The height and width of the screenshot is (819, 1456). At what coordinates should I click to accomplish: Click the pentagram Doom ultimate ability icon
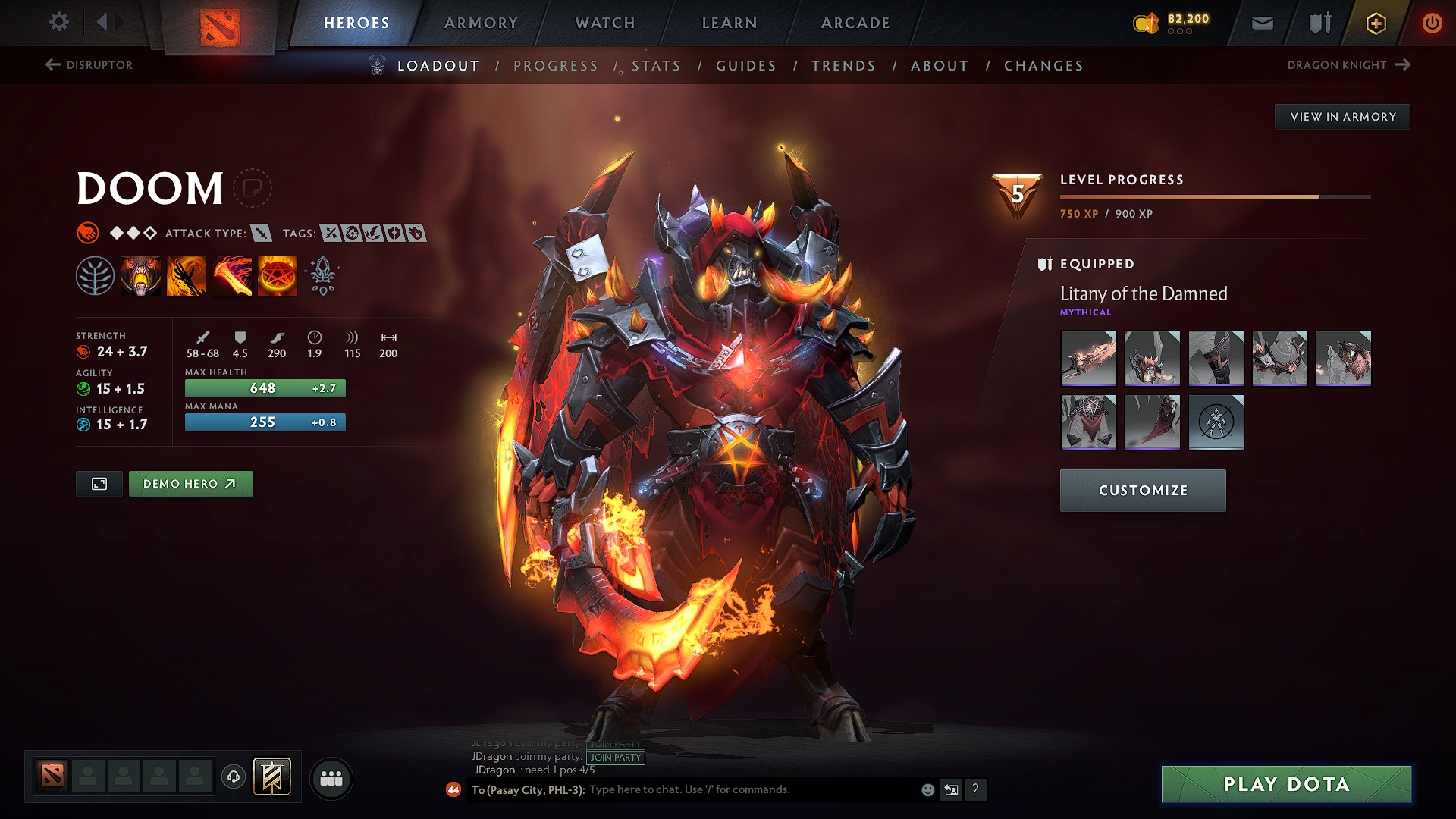pyautogui.click(x=278, y=275)
